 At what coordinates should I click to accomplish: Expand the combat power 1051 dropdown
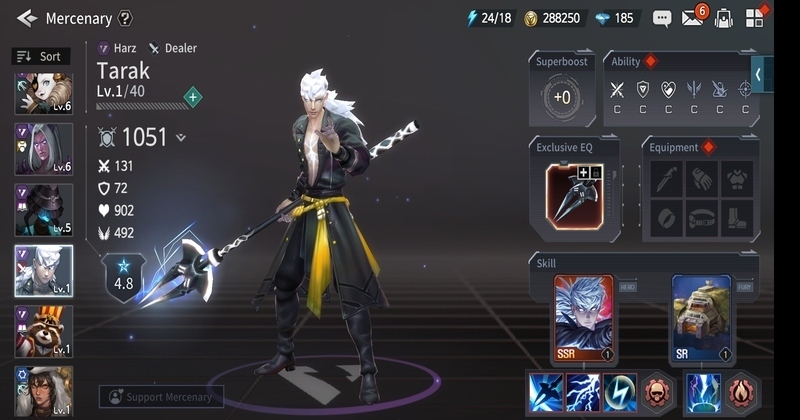tap(181, 138)
